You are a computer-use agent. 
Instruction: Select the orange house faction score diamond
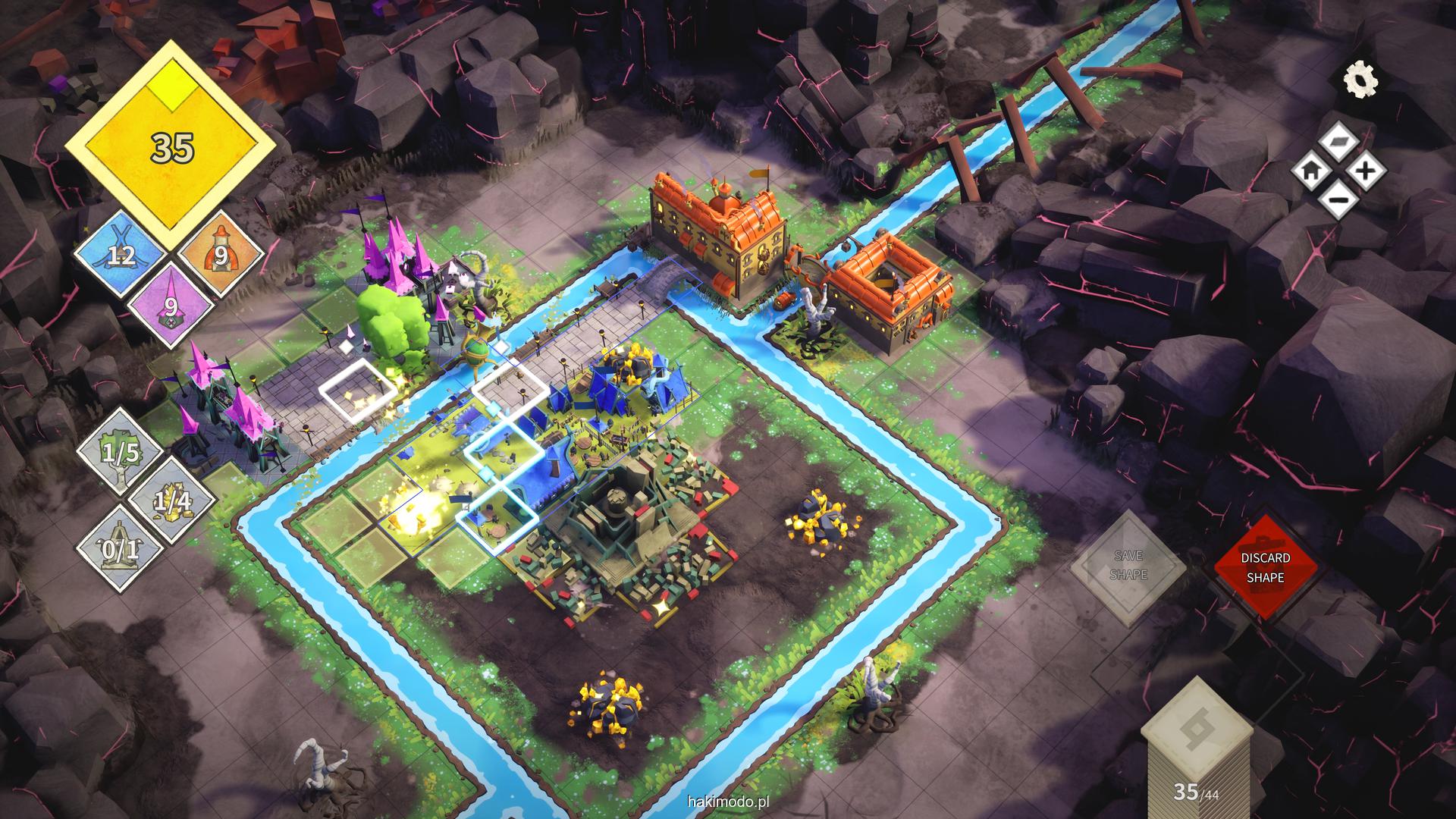220,256
